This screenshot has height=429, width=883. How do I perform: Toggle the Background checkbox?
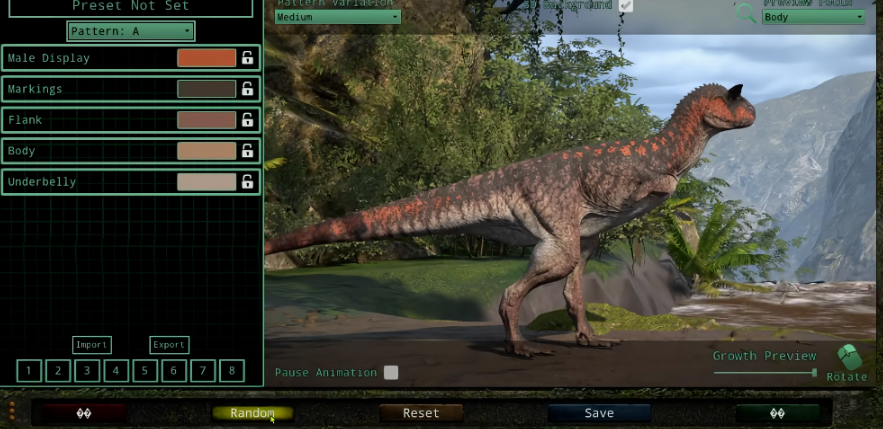click(x=626, y=5)
